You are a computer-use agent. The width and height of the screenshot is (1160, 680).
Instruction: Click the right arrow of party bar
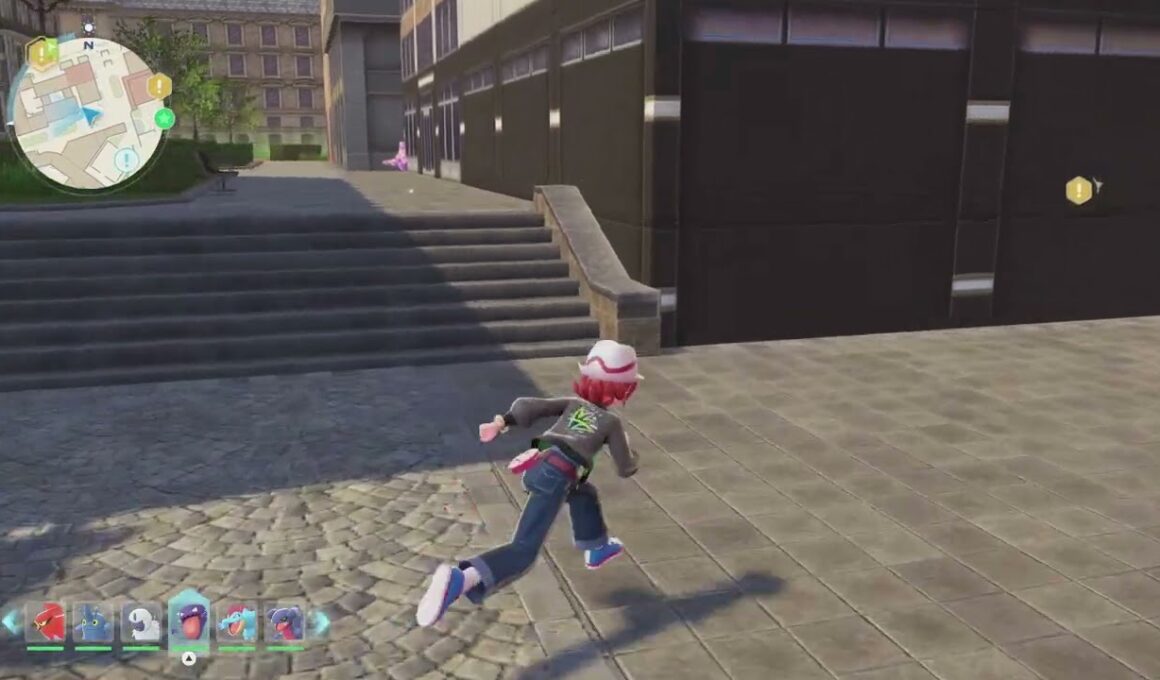tap(320, 622)
